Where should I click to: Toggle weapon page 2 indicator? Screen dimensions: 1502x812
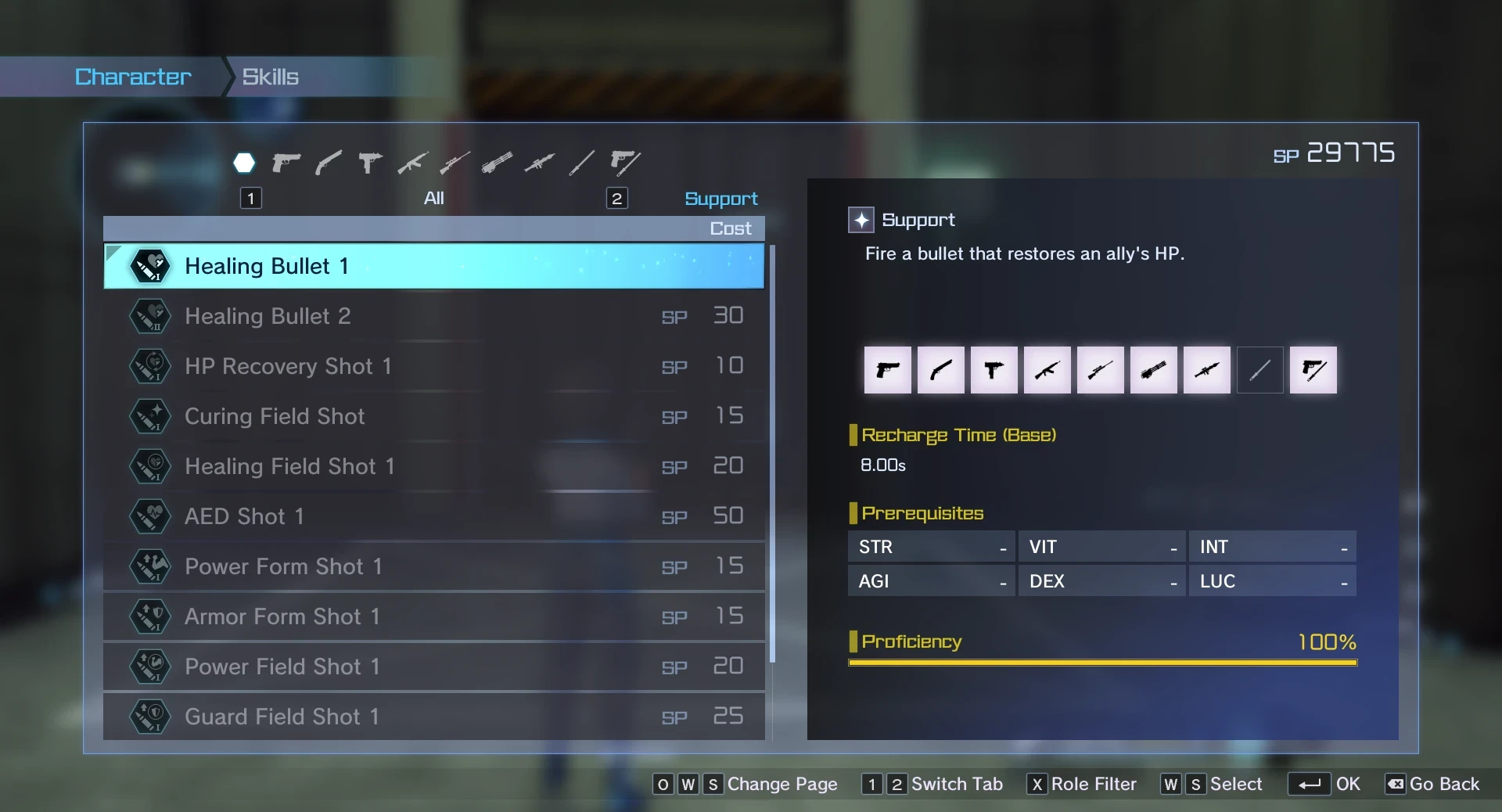point(617,198)
